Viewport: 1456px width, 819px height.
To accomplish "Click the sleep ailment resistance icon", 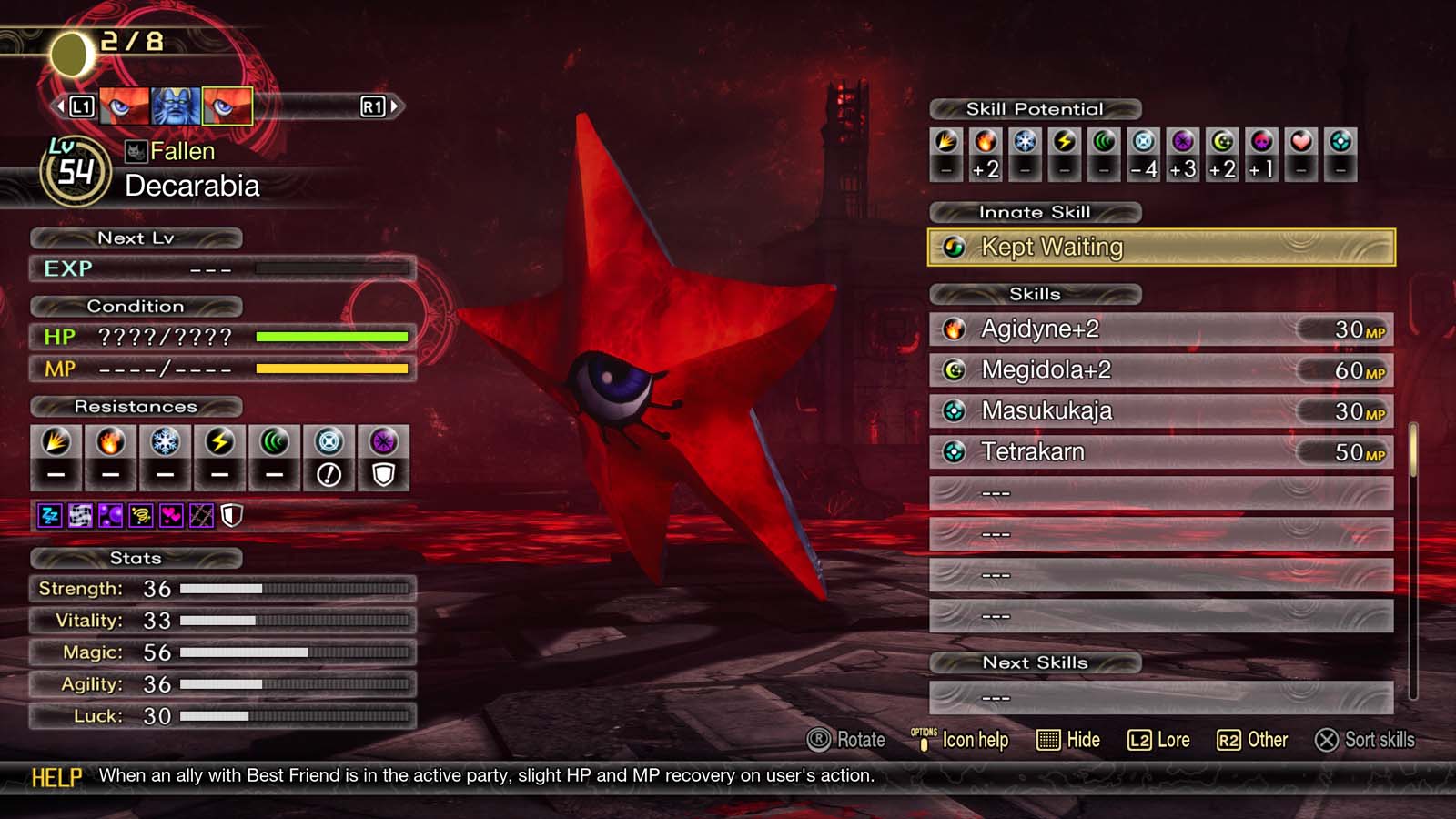I will click(48, 514).
